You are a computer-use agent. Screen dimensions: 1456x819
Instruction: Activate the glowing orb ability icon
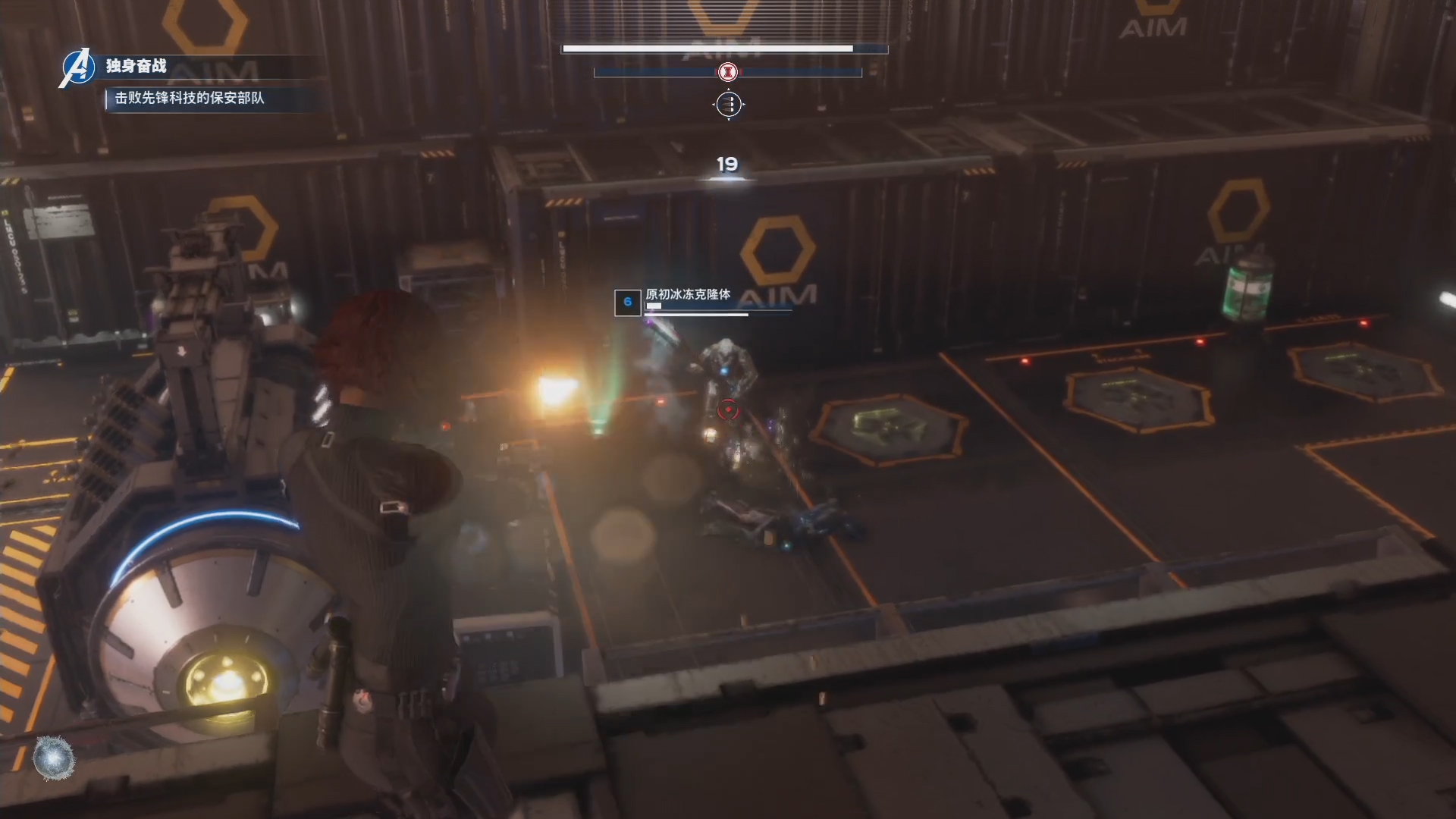(55, 758)
